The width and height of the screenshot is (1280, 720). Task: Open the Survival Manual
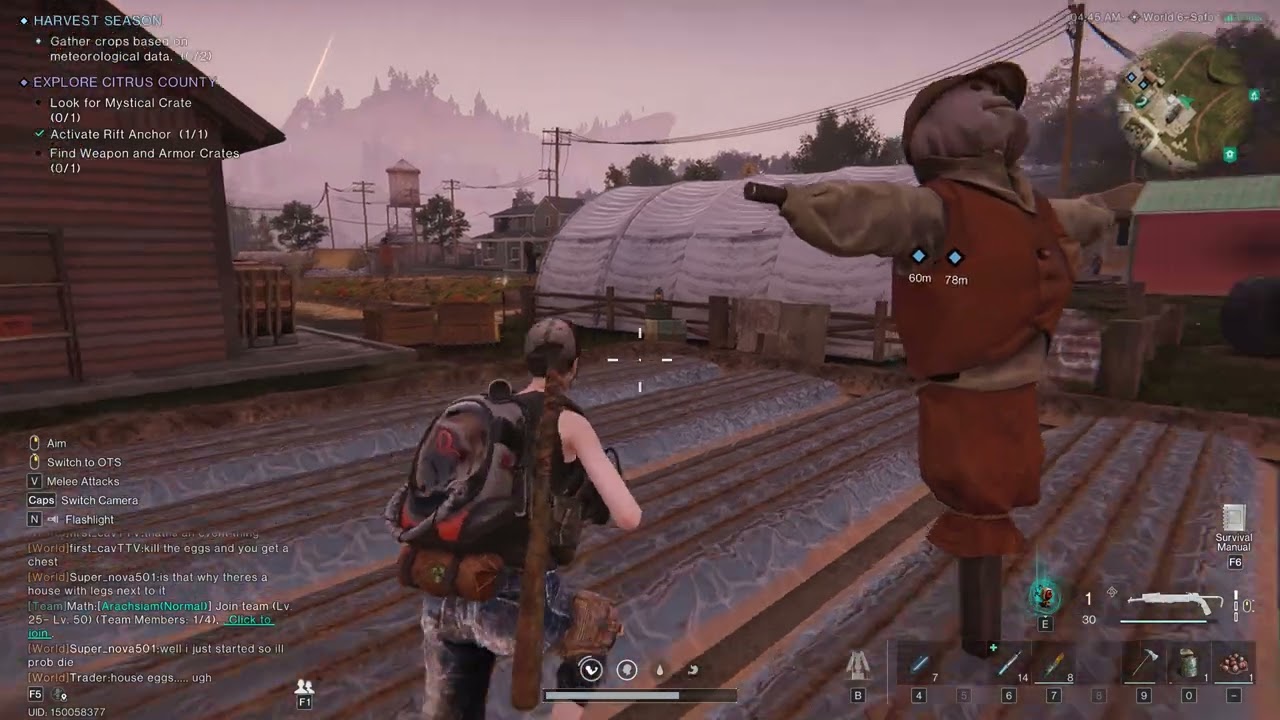pos(1234,520)
